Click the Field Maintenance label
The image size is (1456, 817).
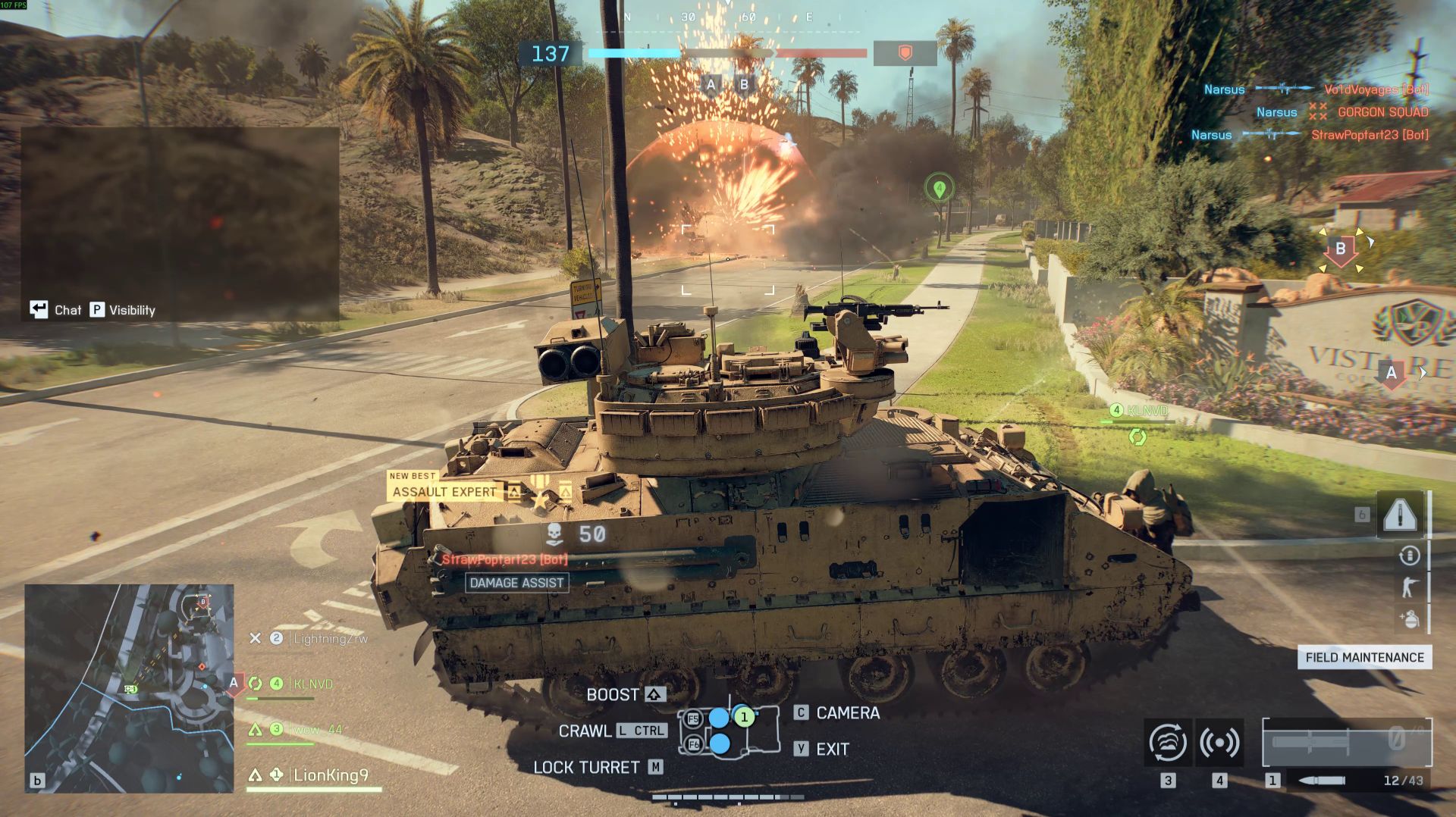pyautogui.click(x=1364, y=657)
